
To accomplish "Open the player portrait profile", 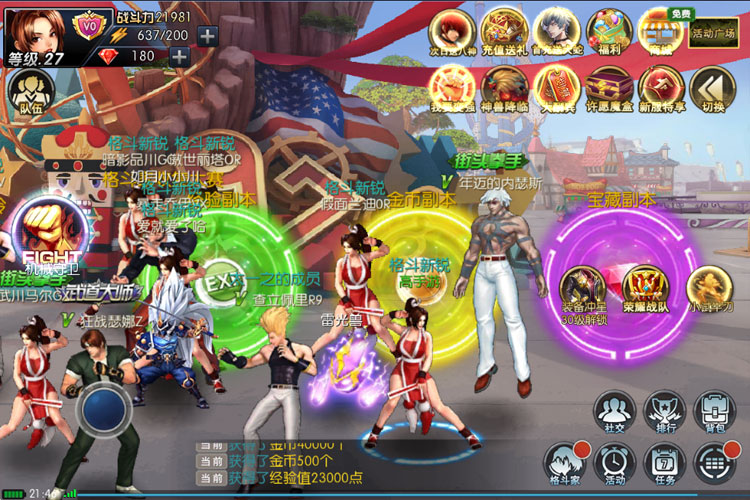I will [36, 30].
